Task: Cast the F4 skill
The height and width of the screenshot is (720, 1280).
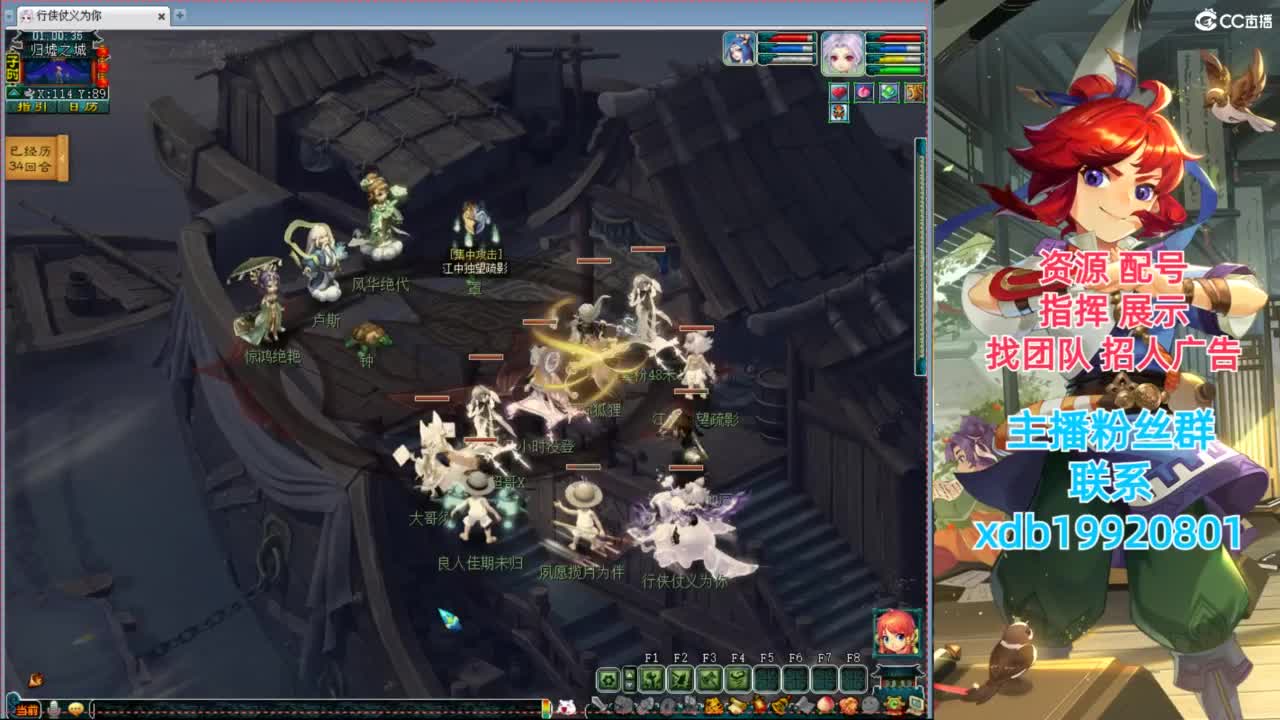Action: (737, 677)
